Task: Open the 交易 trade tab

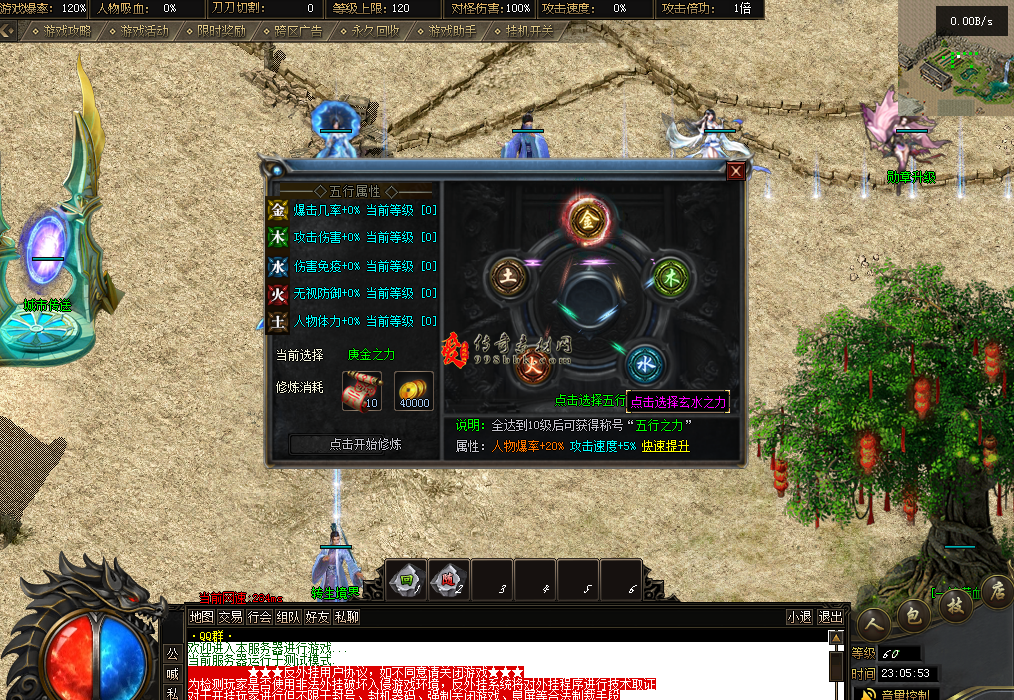Action: 231,617
